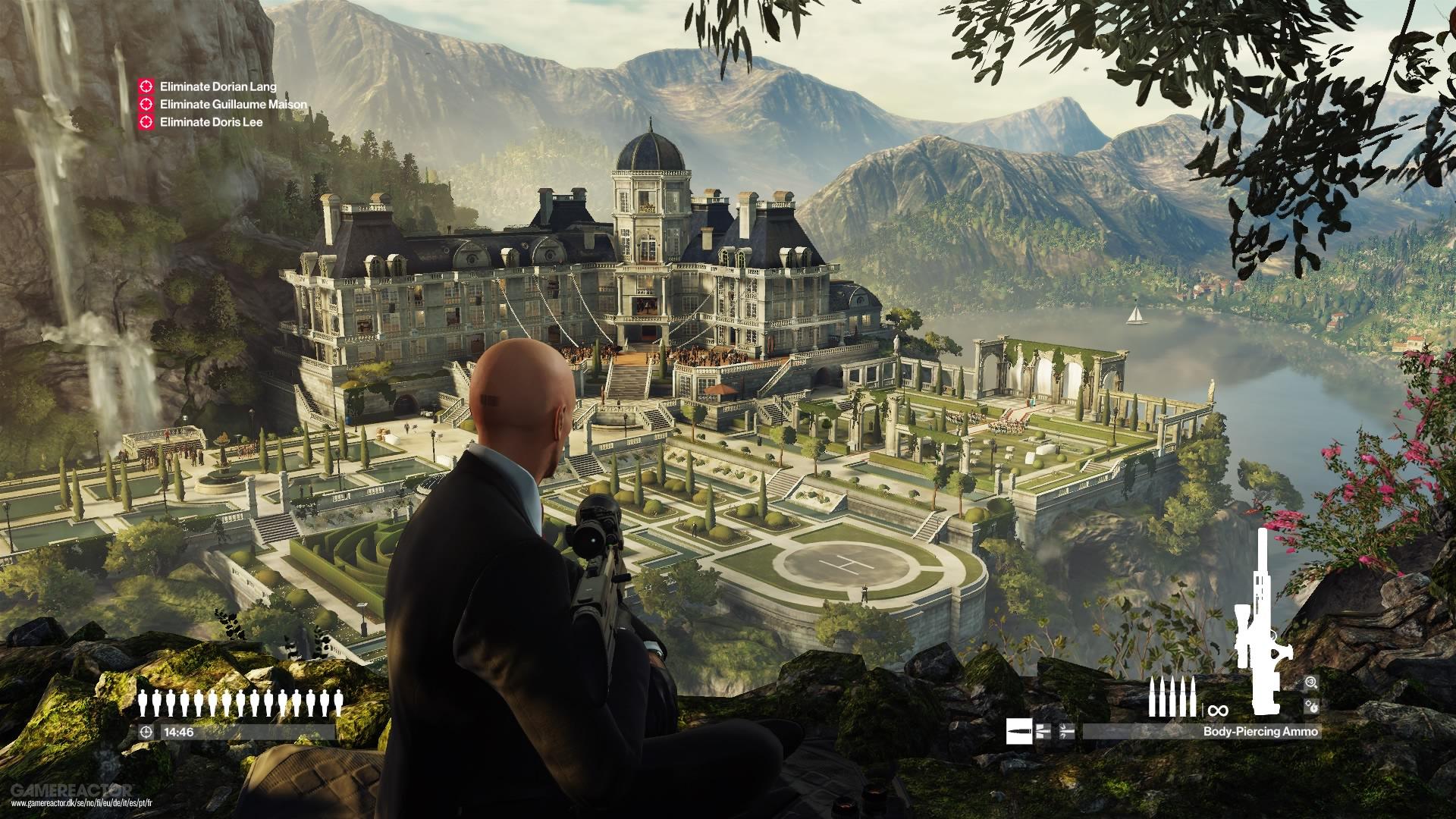Click the target icon beside Doris Lee objective

tap(144, 121)
